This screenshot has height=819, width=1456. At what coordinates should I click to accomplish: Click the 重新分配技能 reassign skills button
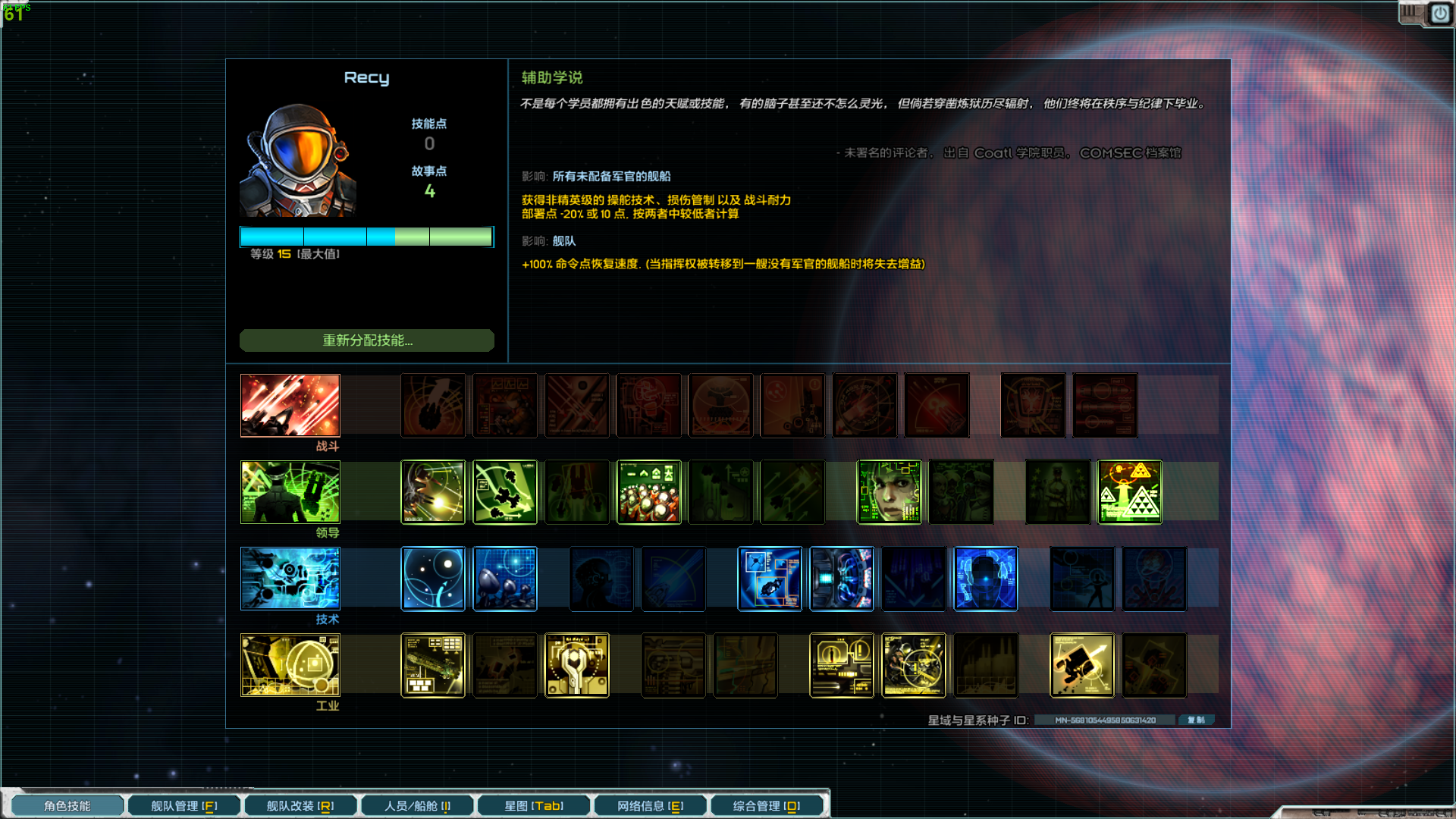click(x=366, y=340)
